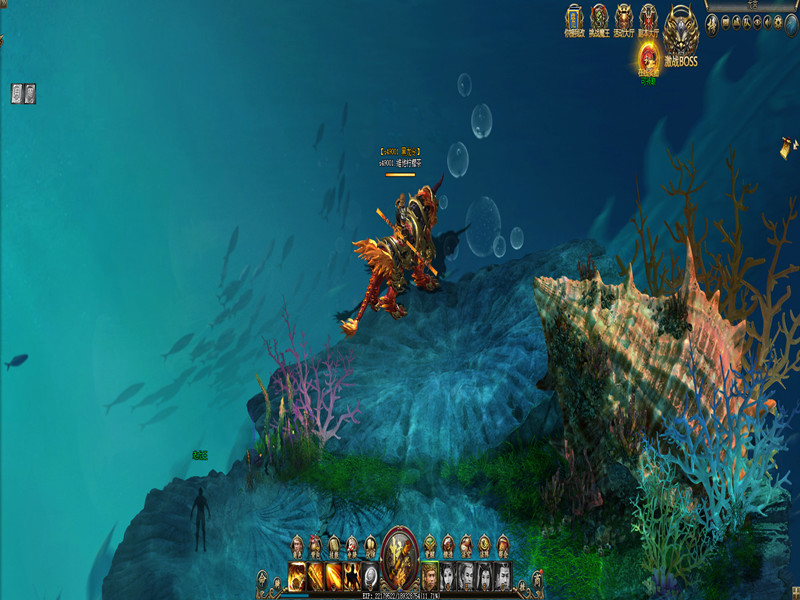Use the silver orb skill slot
The height and width of the screenshot is (600, 800).
point(369,574)
